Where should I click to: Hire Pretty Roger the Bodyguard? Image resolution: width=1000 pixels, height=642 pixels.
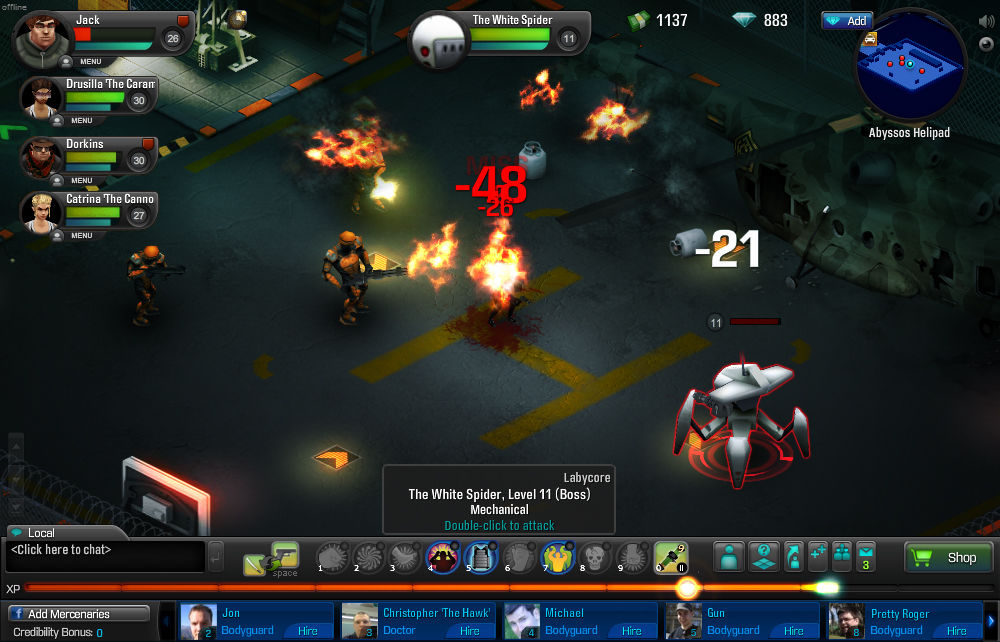(957, 631)
